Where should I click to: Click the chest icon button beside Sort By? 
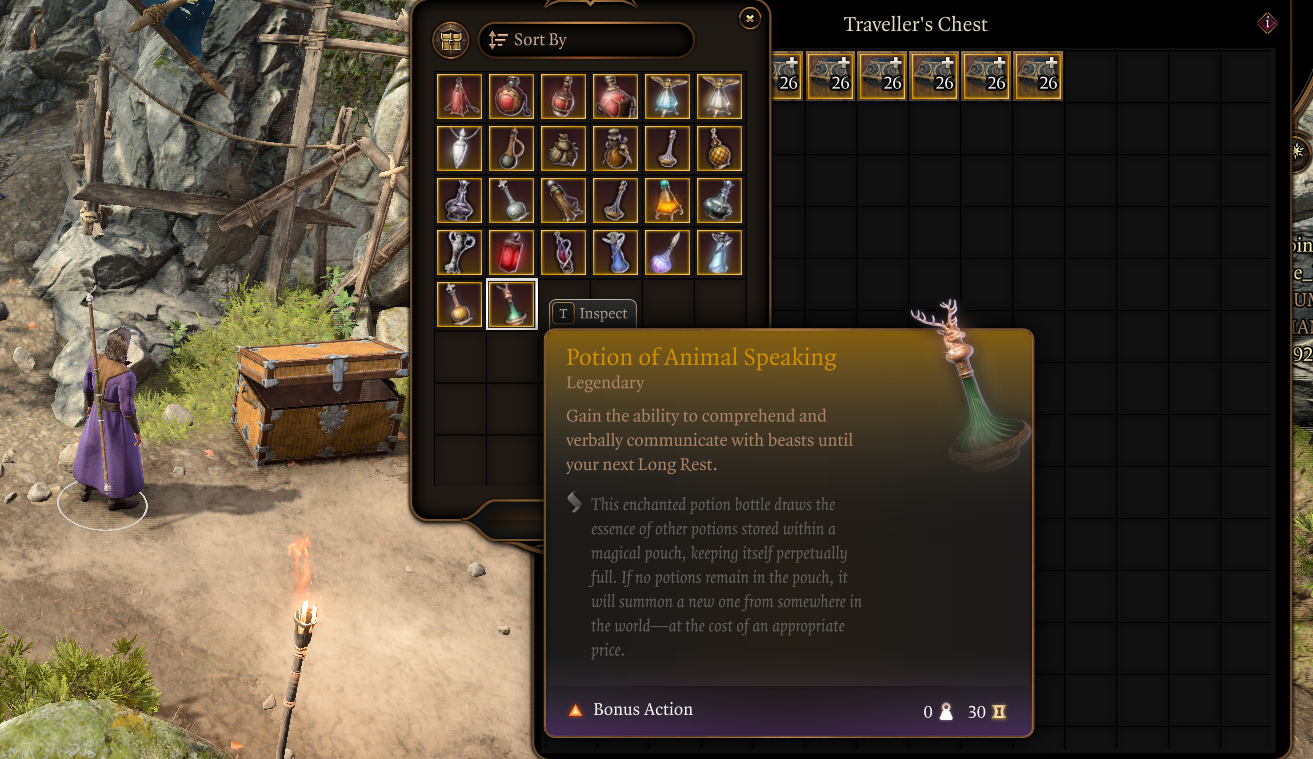coord(451,40)
